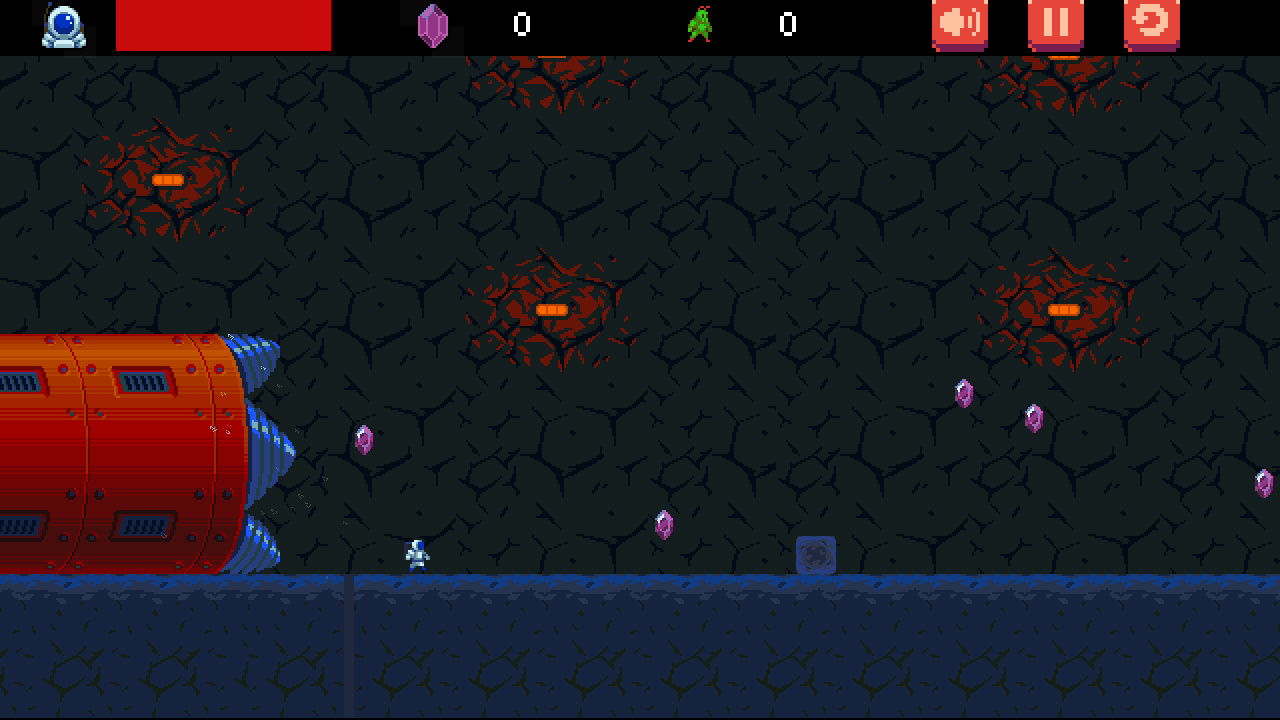Mute the game sound

pos(958,24)
